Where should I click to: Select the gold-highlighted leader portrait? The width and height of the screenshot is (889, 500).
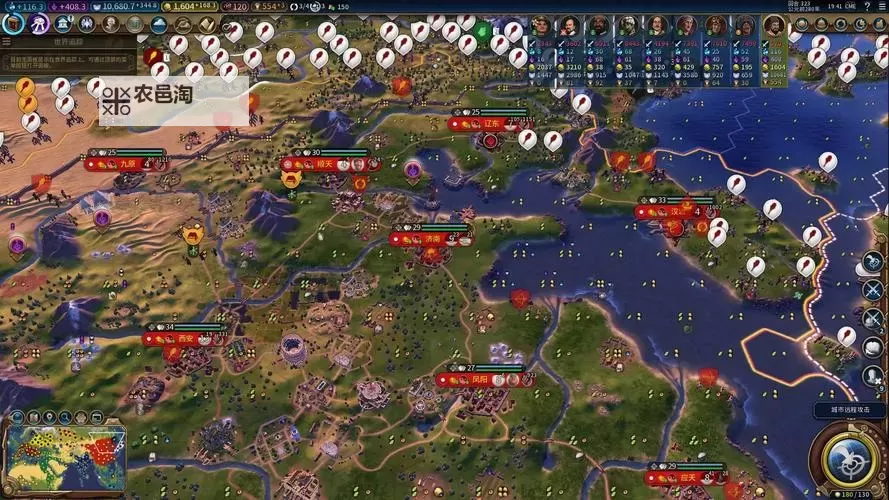(773, 26)
